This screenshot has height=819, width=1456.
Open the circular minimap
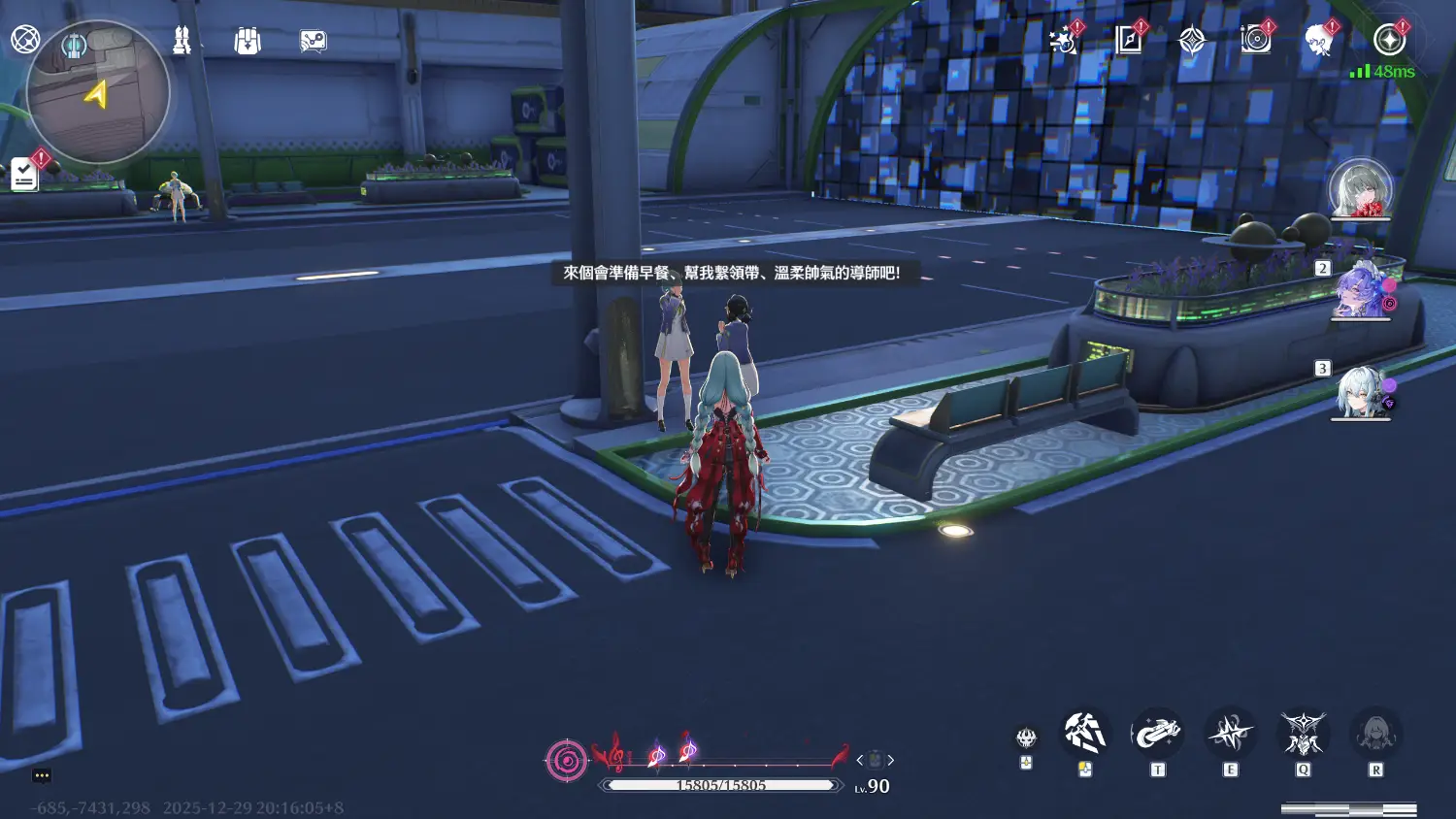tap(98, 94)
